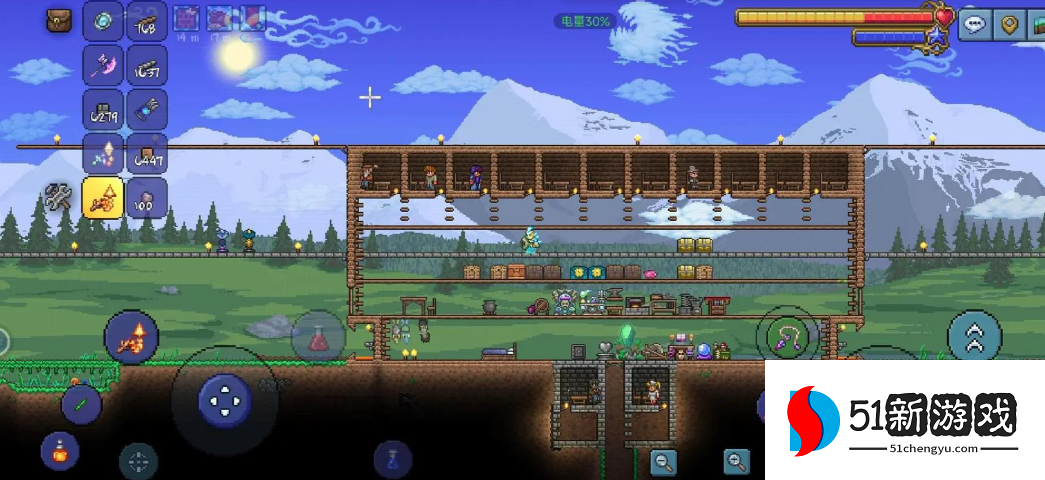This screenshot has width=1045, height=480.
Task: Zoom out with the minus magnifier
Action: pos(663,461)
